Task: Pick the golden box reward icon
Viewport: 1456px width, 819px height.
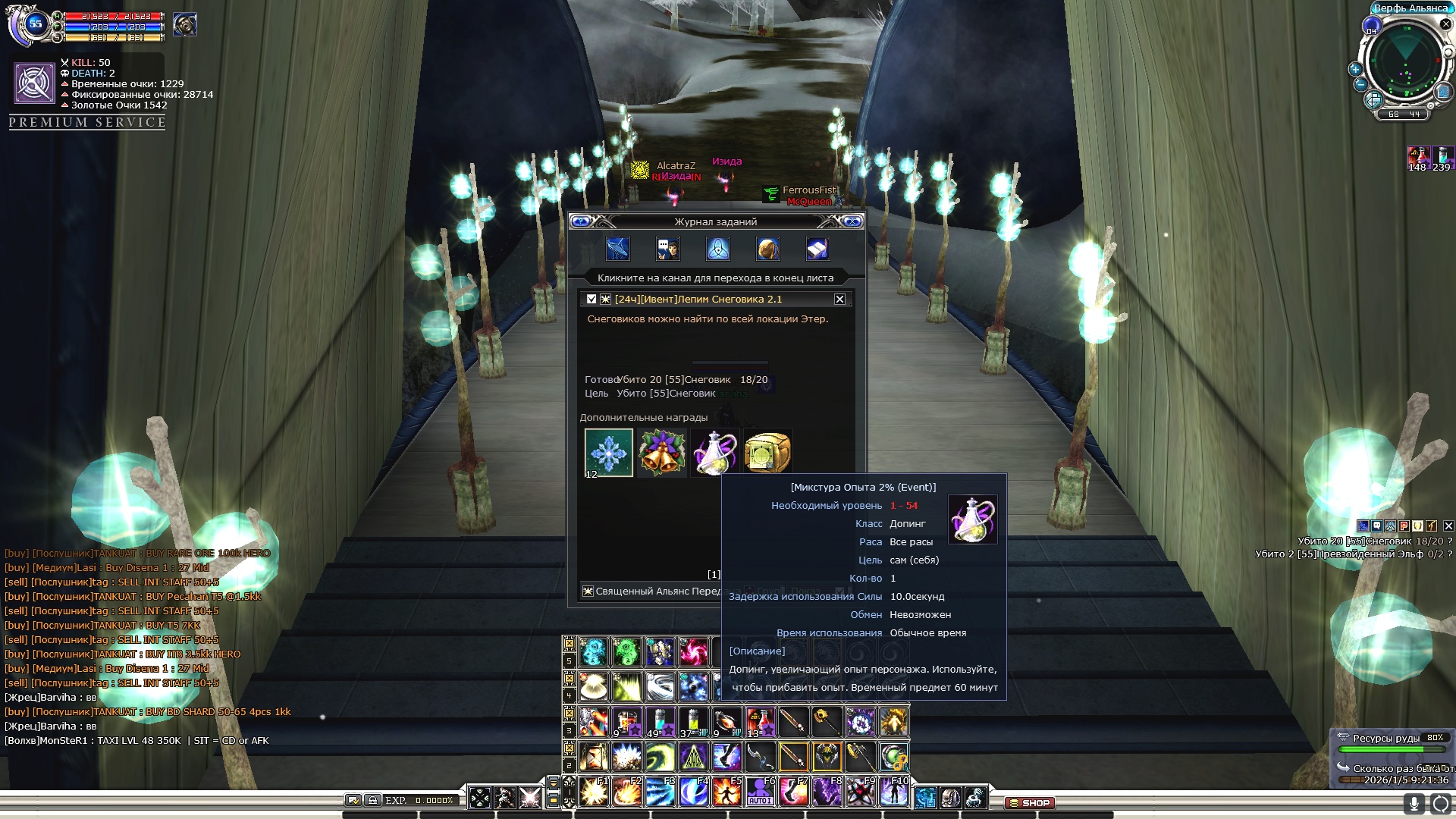Action: tap(767, 453)
